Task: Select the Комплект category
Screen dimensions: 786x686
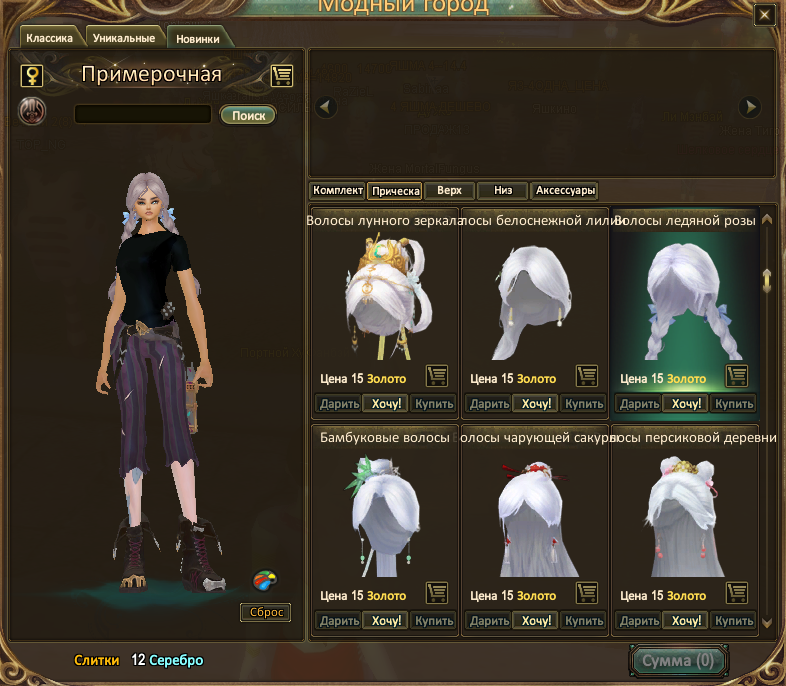Action: tap(337, 190)
